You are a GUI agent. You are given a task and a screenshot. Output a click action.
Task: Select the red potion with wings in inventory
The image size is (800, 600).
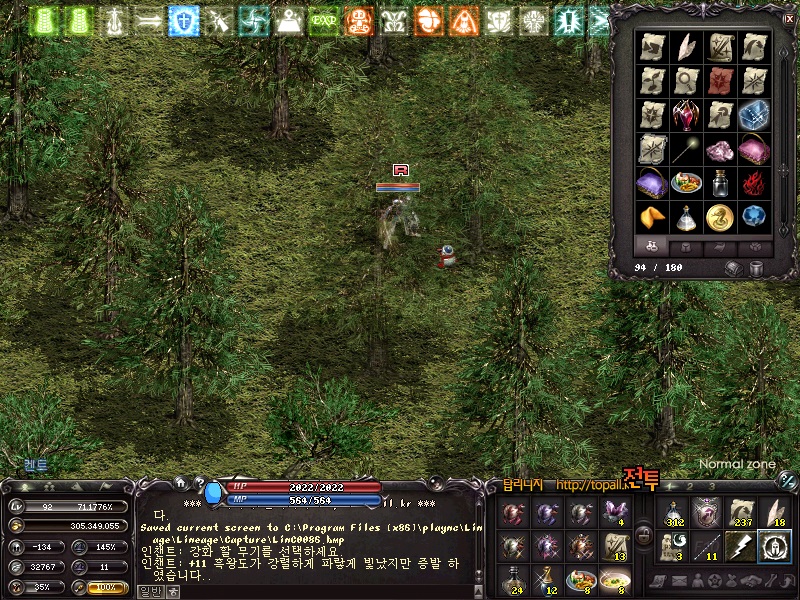point(687,115)
